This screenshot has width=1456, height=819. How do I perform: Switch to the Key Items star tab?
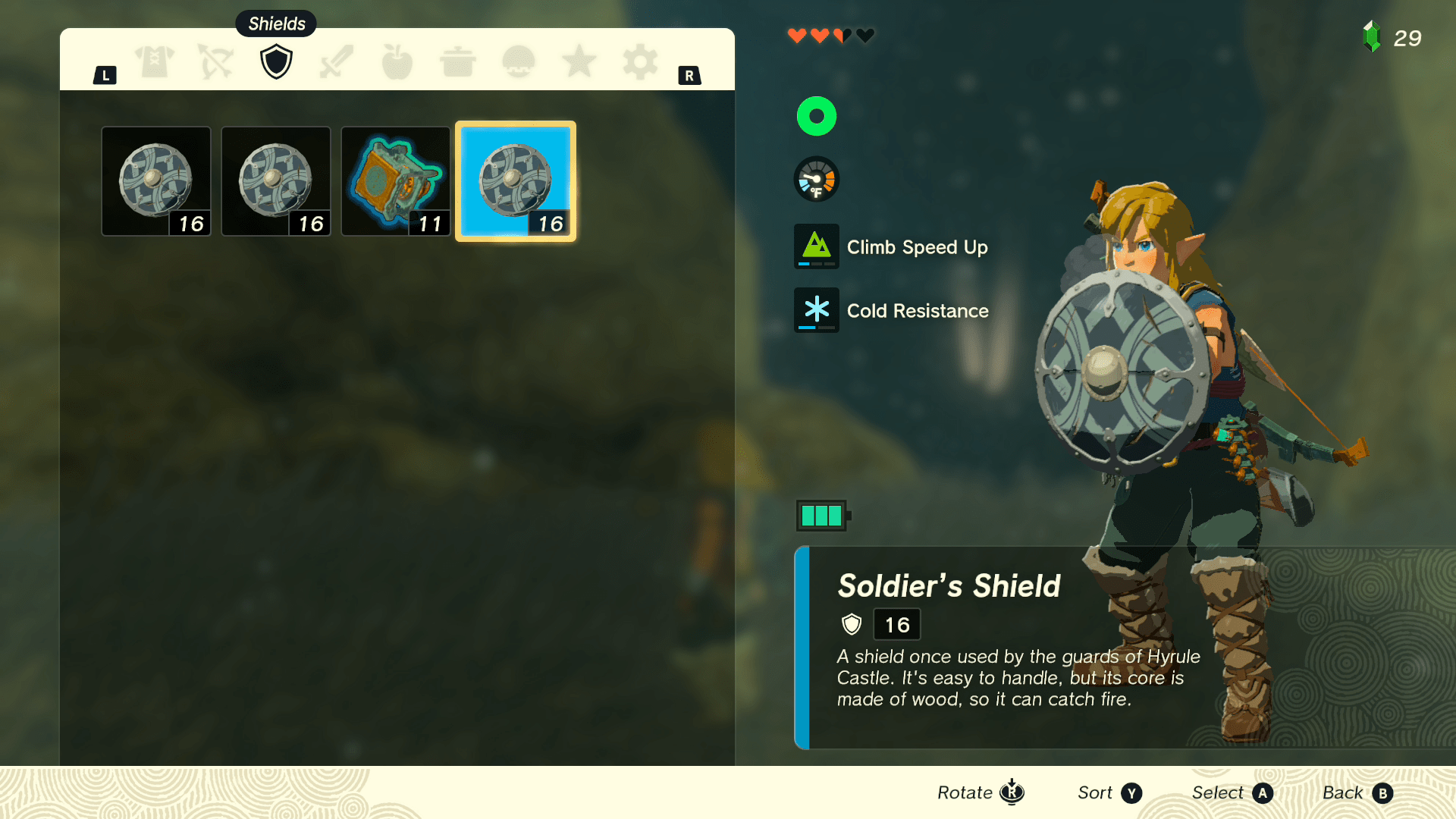click(579, 62)
